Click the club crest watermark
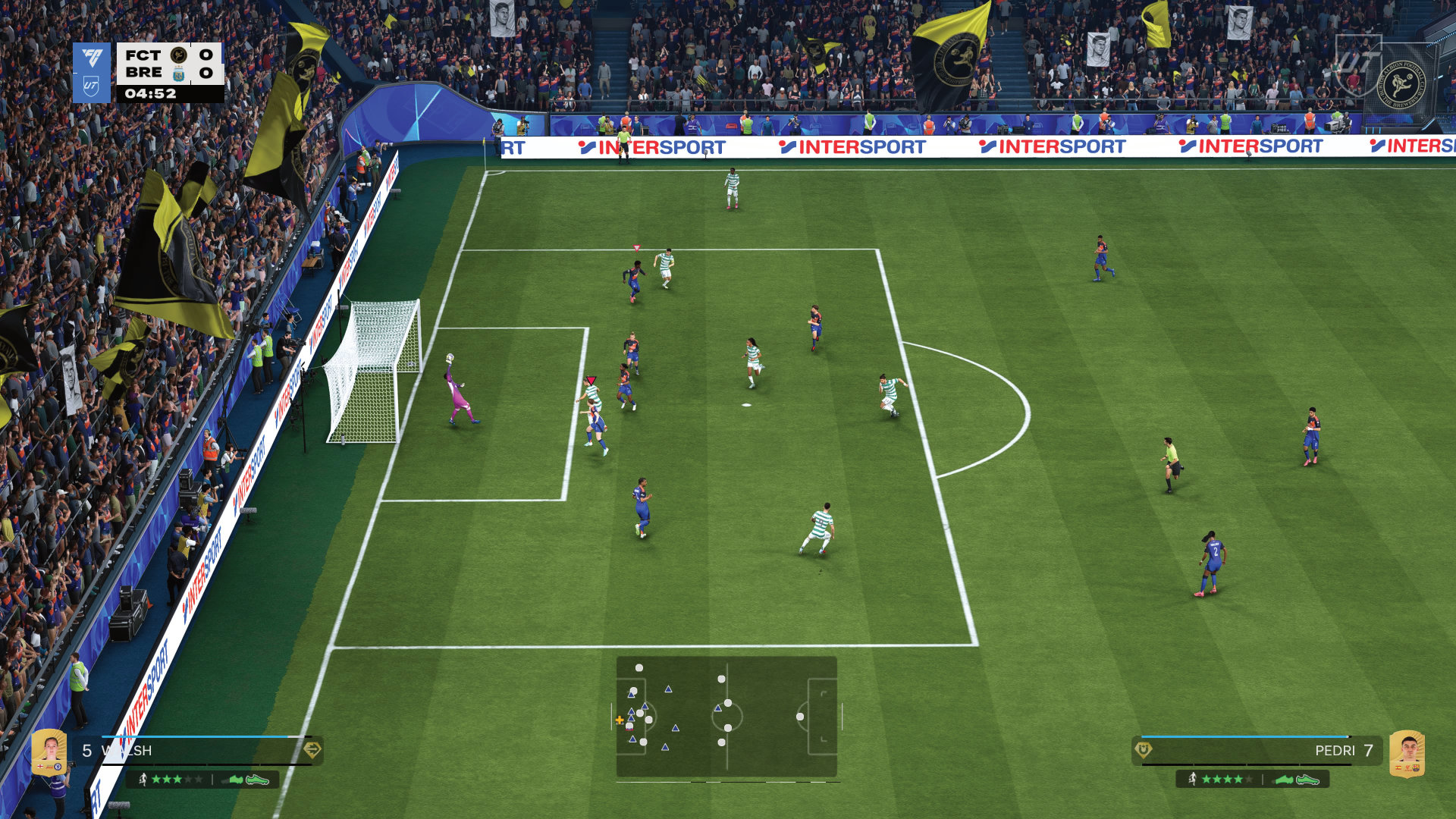Screen dimensions: 1456x819 pyautogui.click(x=1400, y=85)
